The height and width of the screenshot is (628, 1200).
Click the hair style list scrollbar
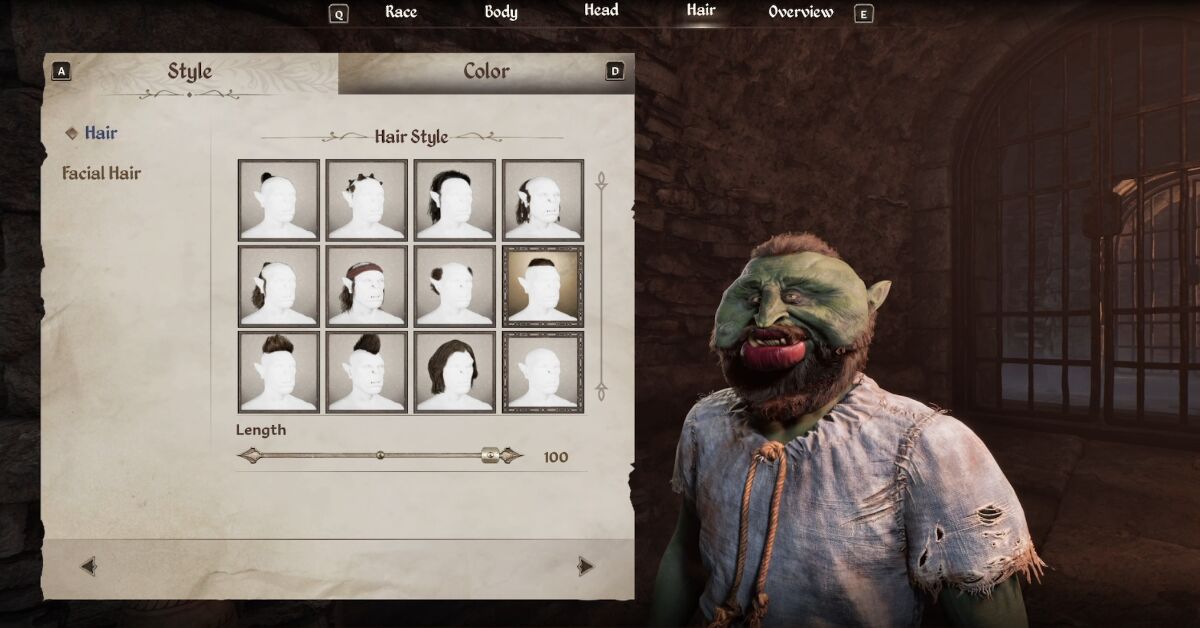point(602,286)
